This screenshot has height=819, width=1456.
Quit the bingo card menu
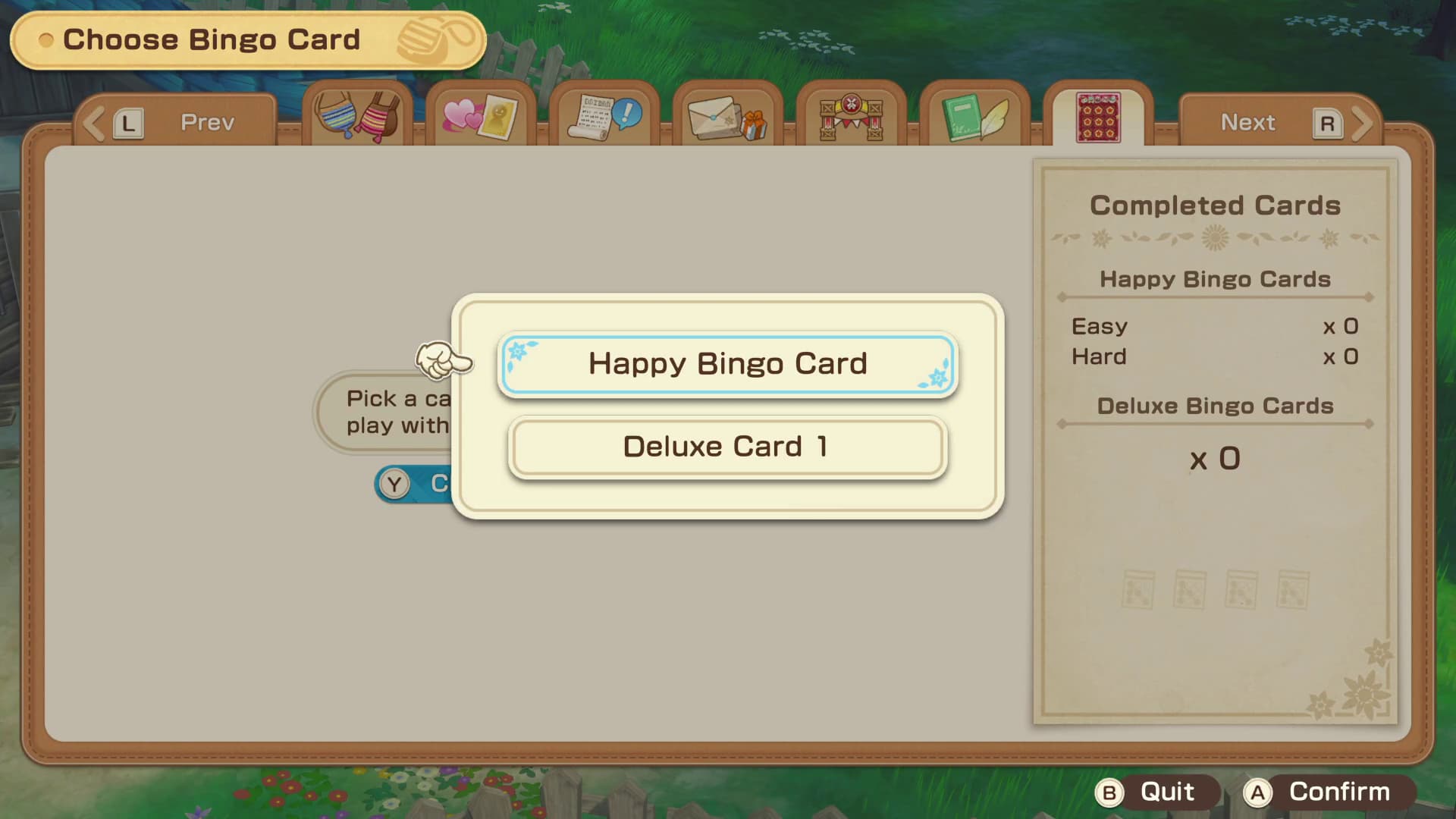pos(1155,792)
